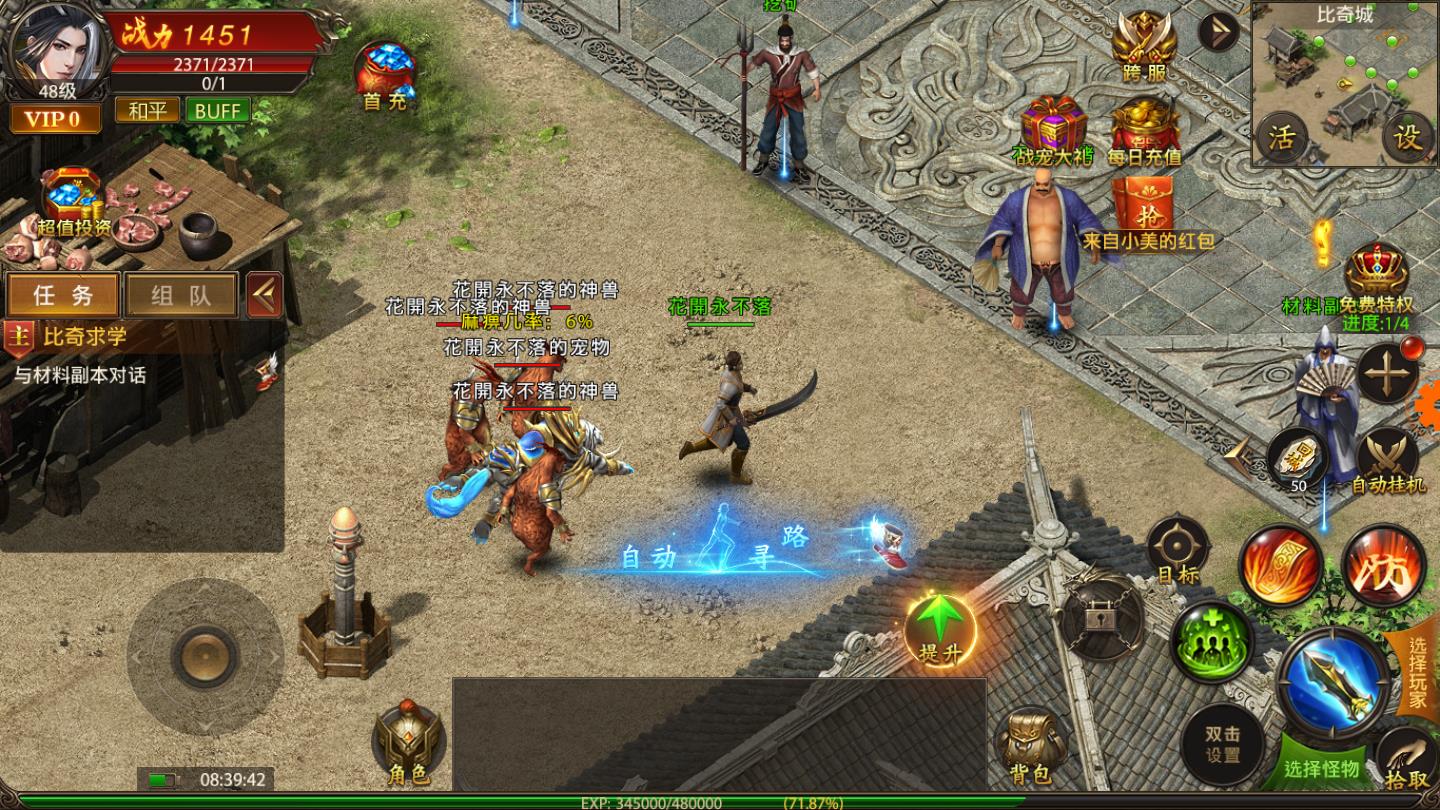Activate the 目标 target button
Image resolution: width=1440 pixels, height=810 pixels.
[x=1177, y=548]
